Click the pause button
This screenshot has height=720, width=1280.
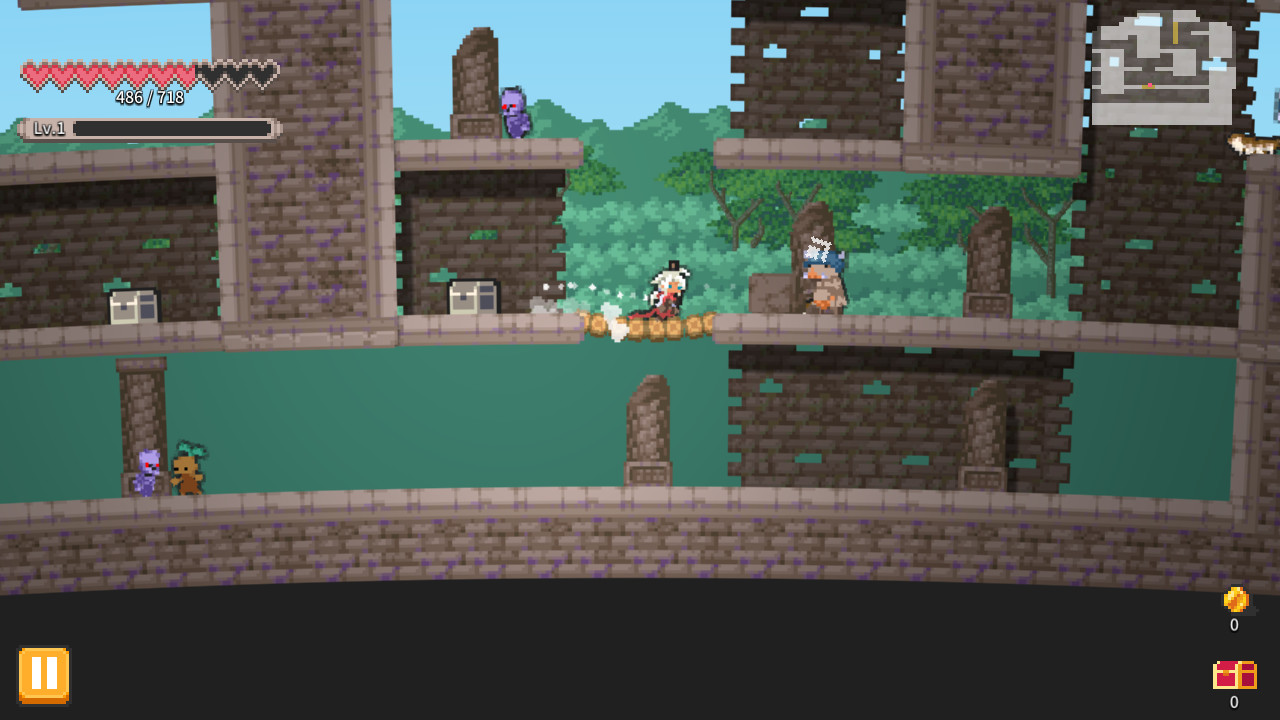43,674
